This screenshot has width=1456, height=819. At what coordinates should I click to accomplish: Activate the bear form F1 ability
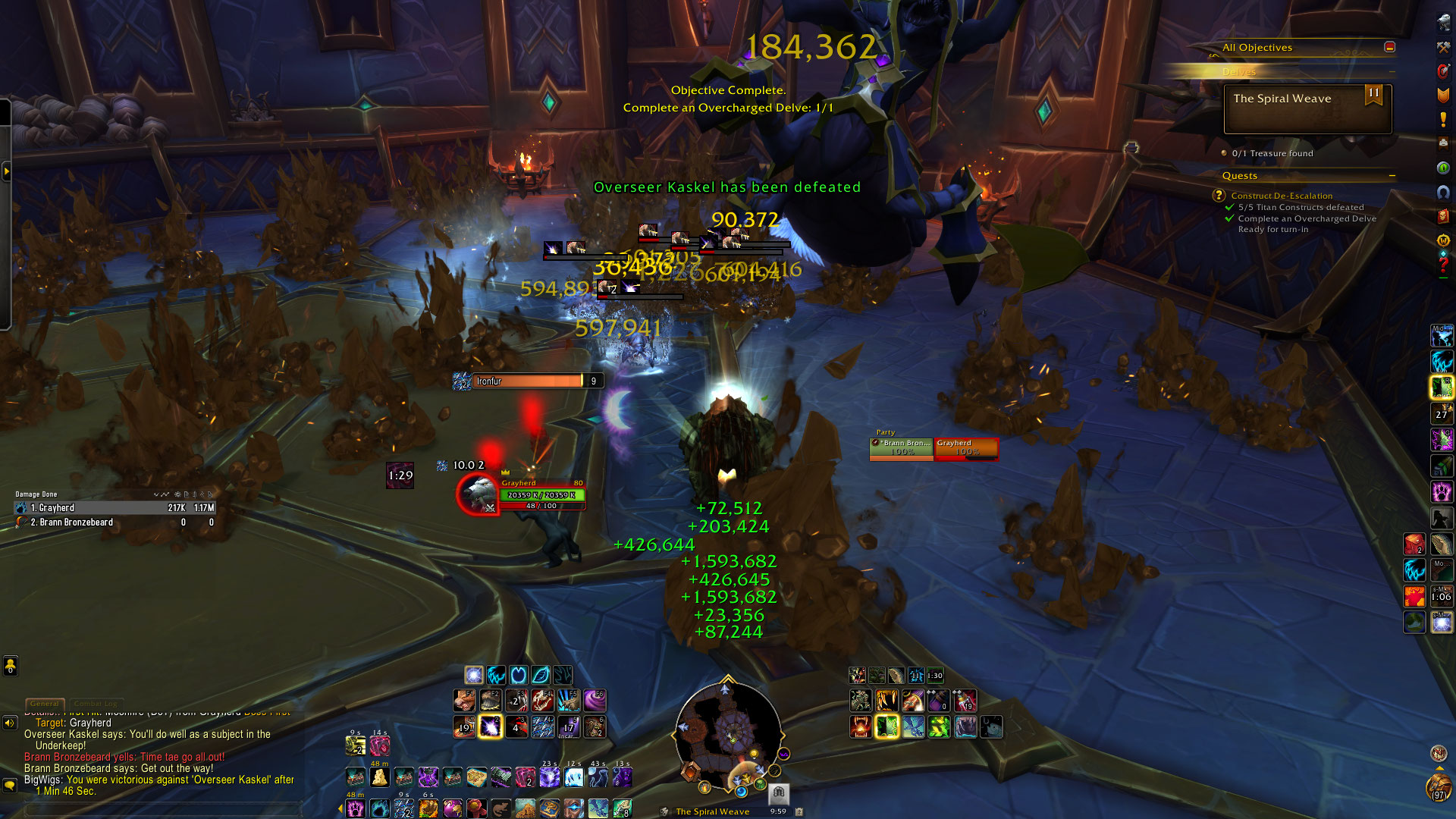(465, 700)
